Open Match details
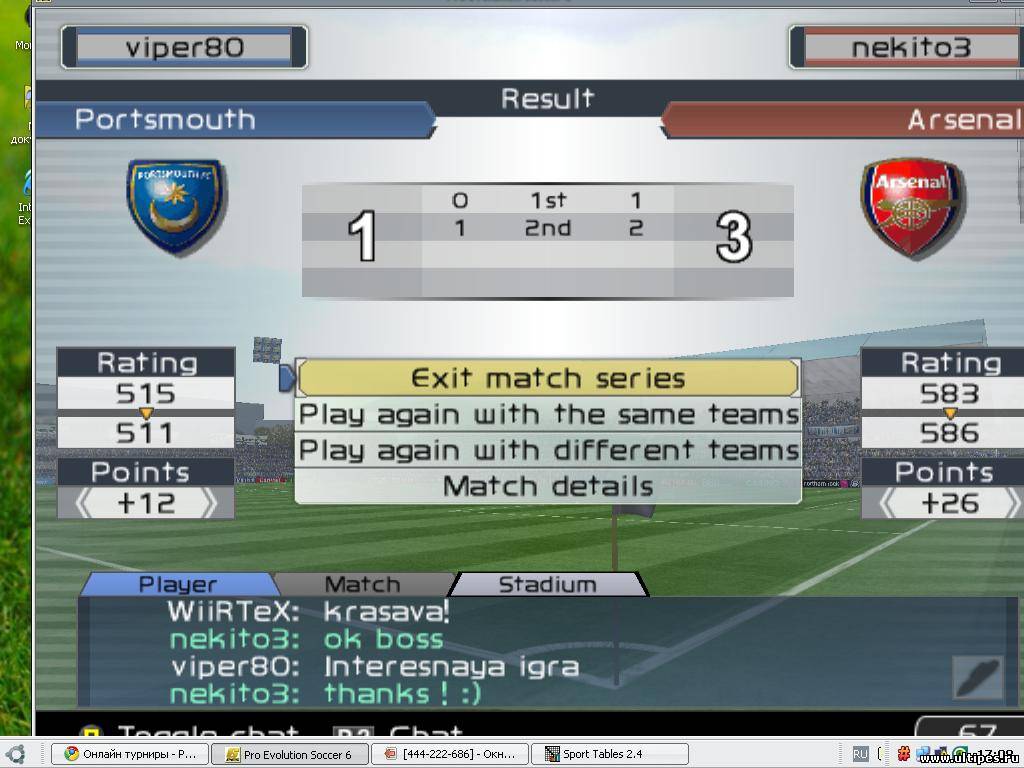The image size is (1024, 768). [548, 487]
